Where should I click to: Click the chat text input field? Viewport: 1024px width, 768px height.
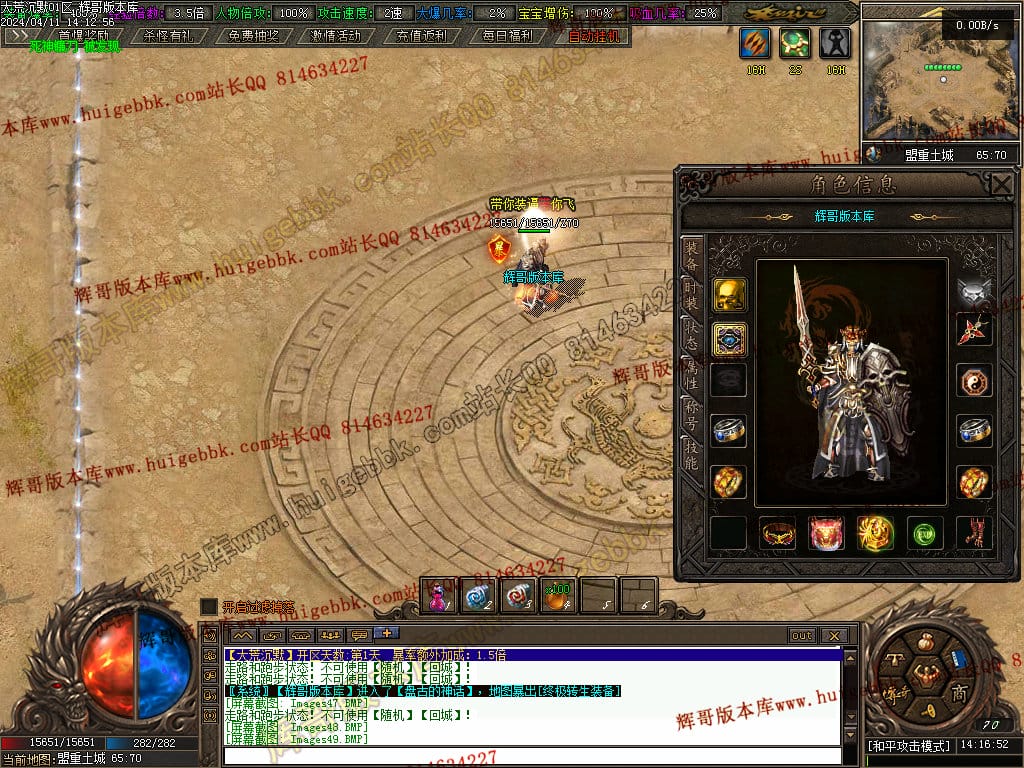530,756
